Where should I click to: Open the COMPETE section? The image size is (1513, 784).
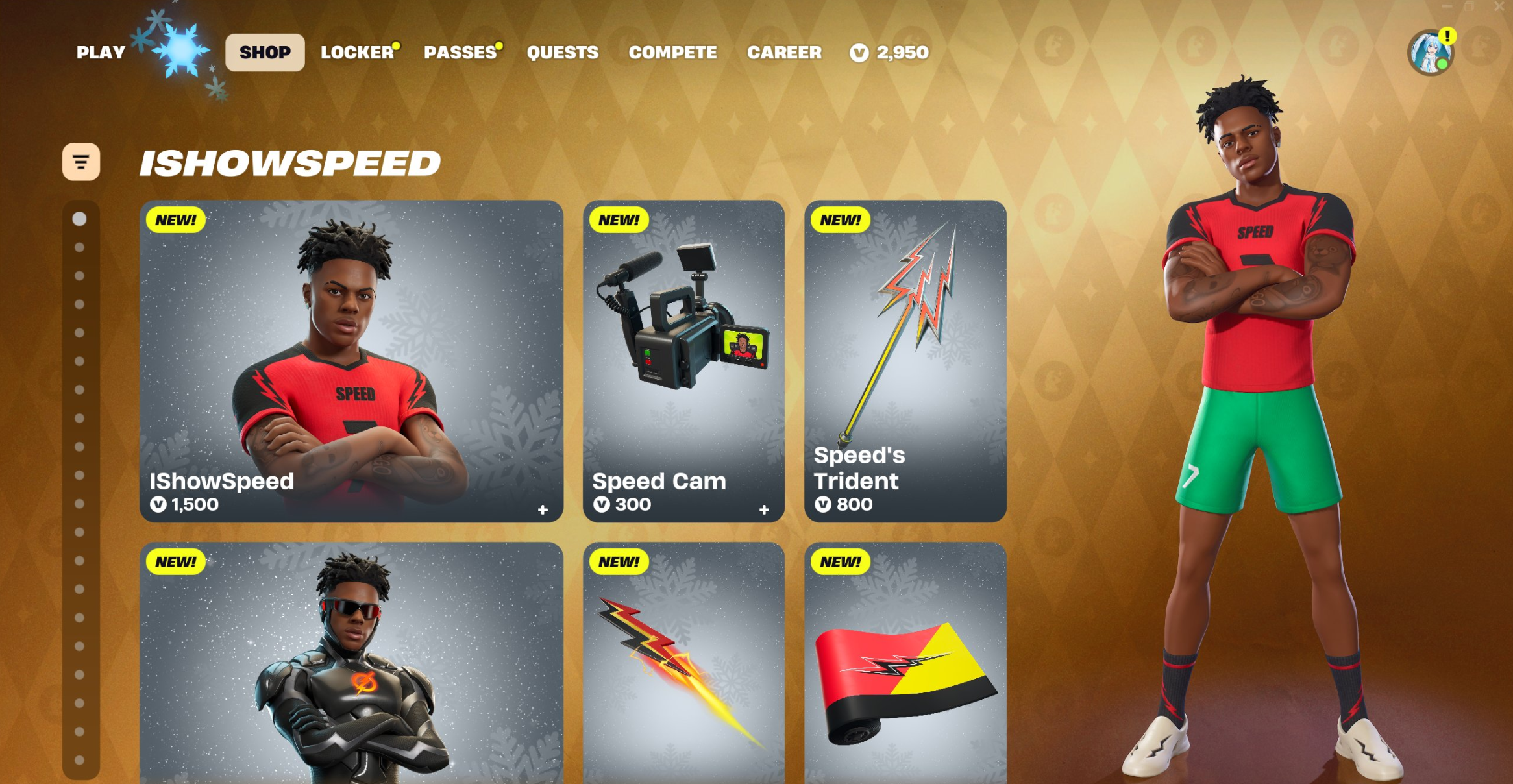pyautogui.click(x=673, y=53)
